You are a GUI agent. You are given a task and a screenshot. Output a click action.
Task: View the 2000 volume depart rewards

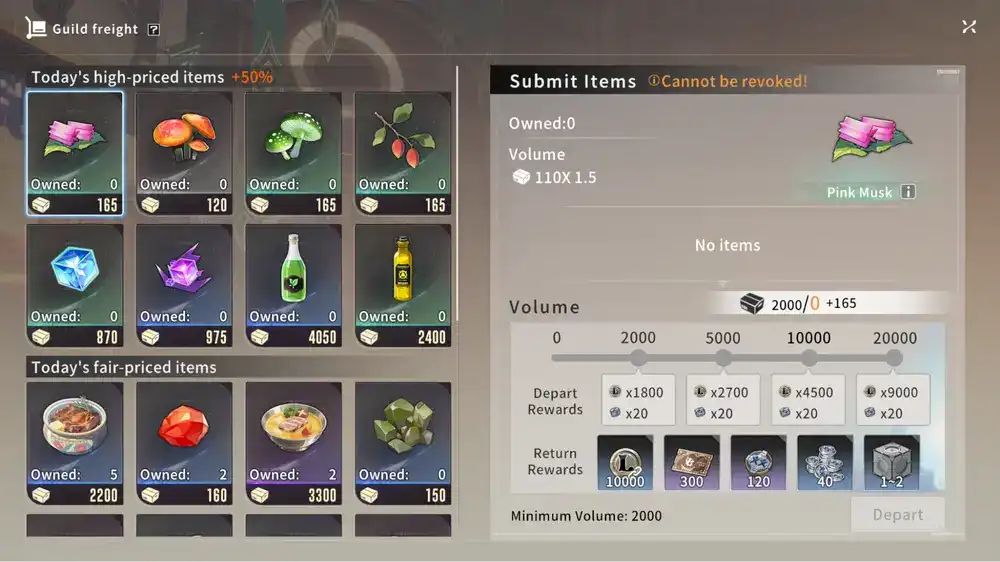pyautogui.click(x=638, y=400)
